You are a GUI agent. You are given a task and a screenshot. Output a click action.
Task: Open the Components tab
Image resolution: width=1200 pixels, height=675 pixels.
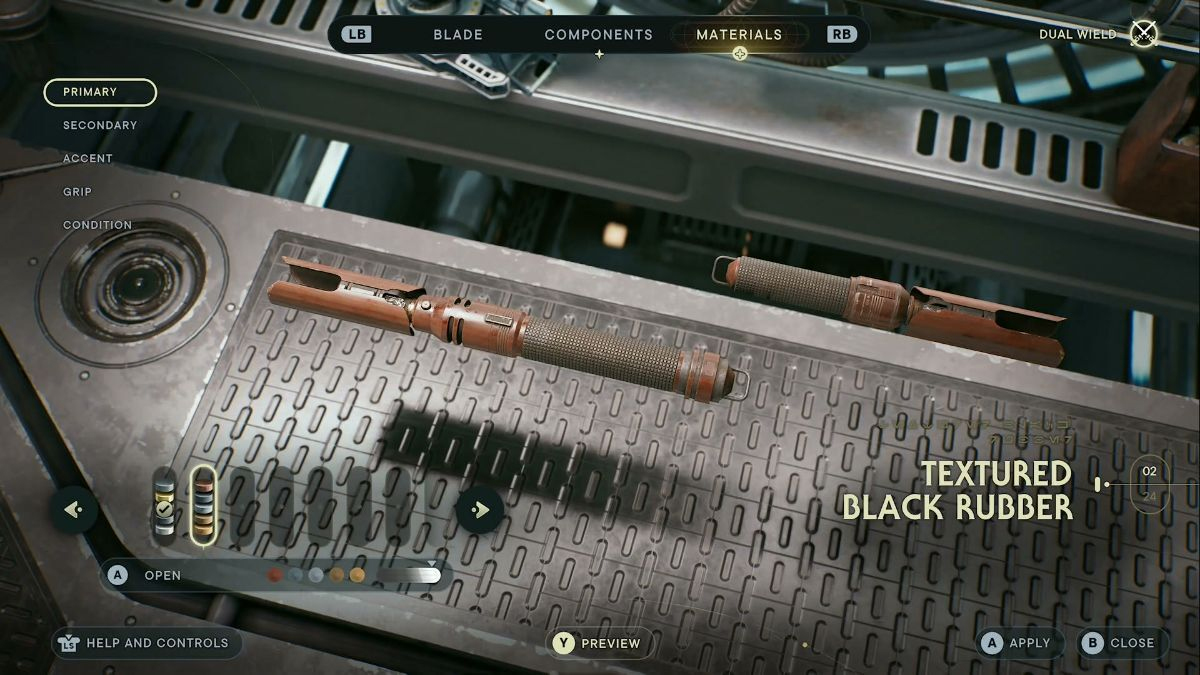[598, 34]
